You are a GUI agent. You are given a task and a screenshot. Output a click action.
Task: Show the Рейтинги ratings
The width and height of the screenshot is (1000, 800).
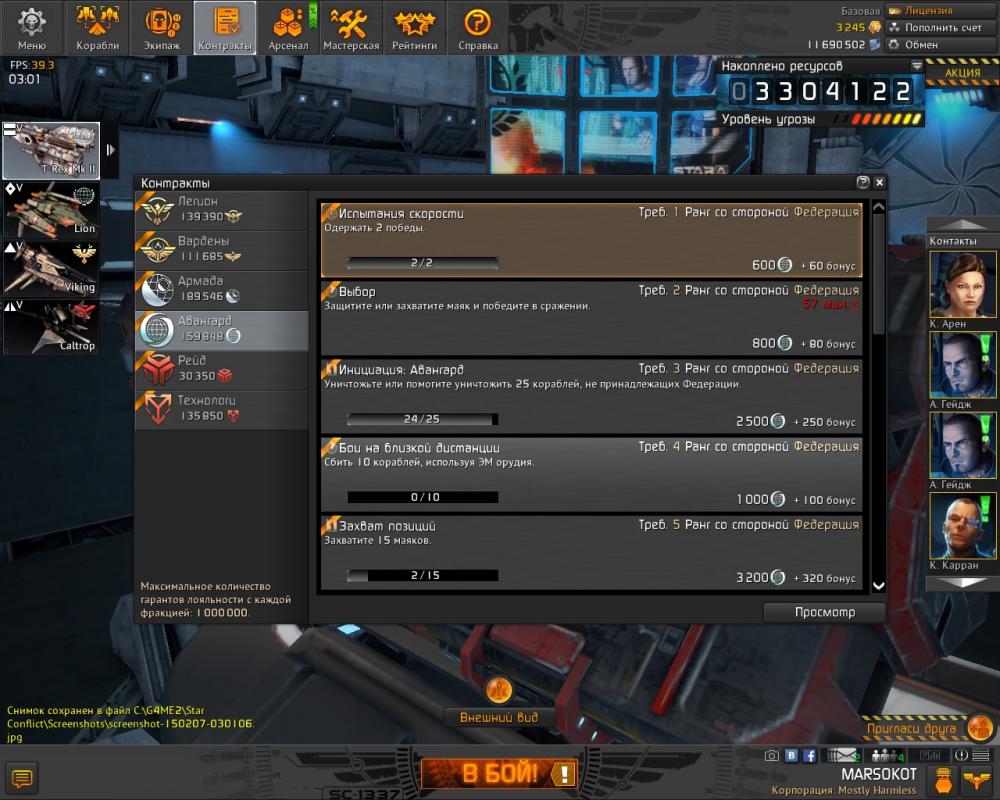414,28
